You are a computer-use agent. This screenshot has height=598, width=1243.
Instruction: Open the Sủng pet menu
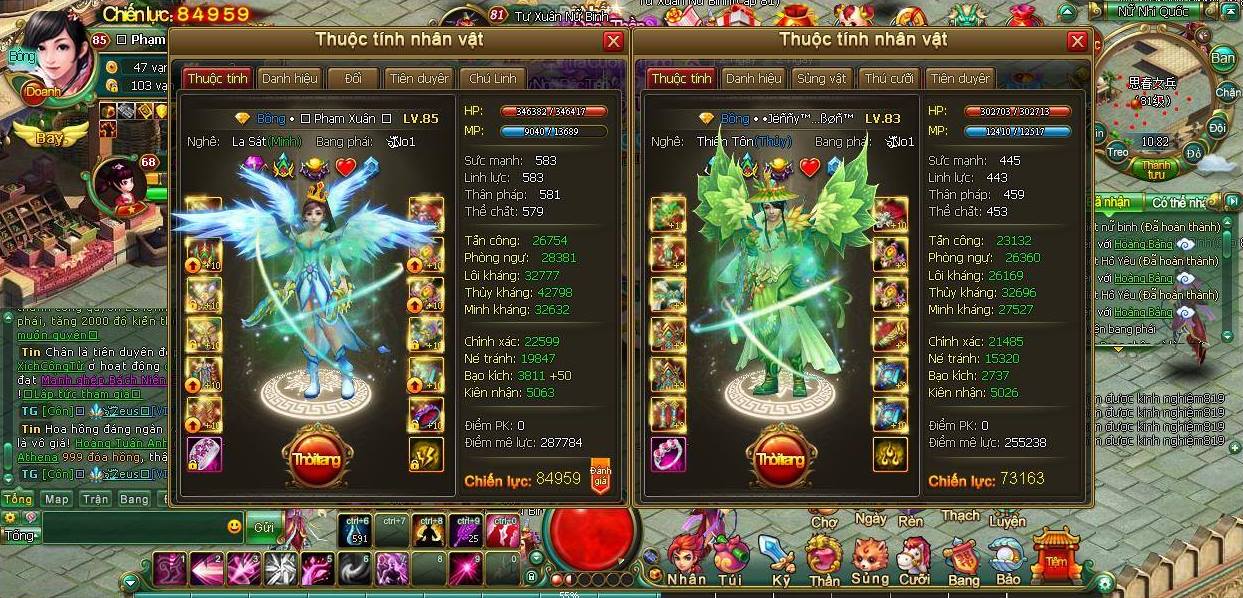(869, 562)
